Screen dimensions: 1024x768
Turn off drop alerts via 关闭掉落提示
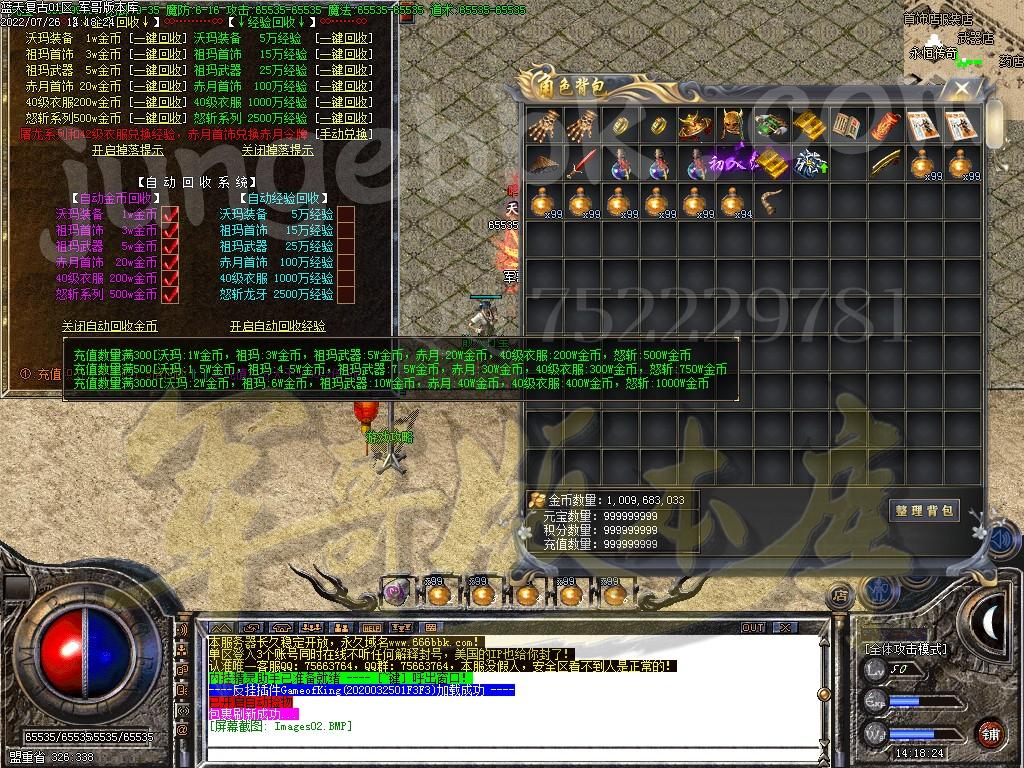pos(277,150)
